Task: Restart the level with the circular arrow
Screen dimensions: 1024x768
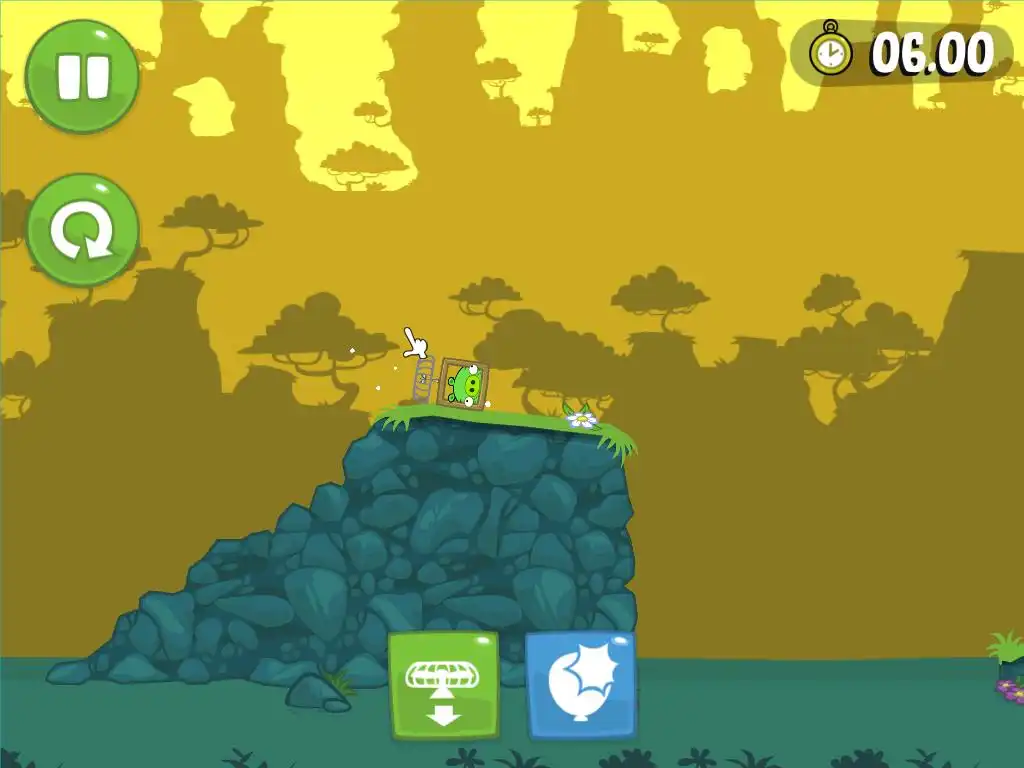Action: (x=82, y=230)
